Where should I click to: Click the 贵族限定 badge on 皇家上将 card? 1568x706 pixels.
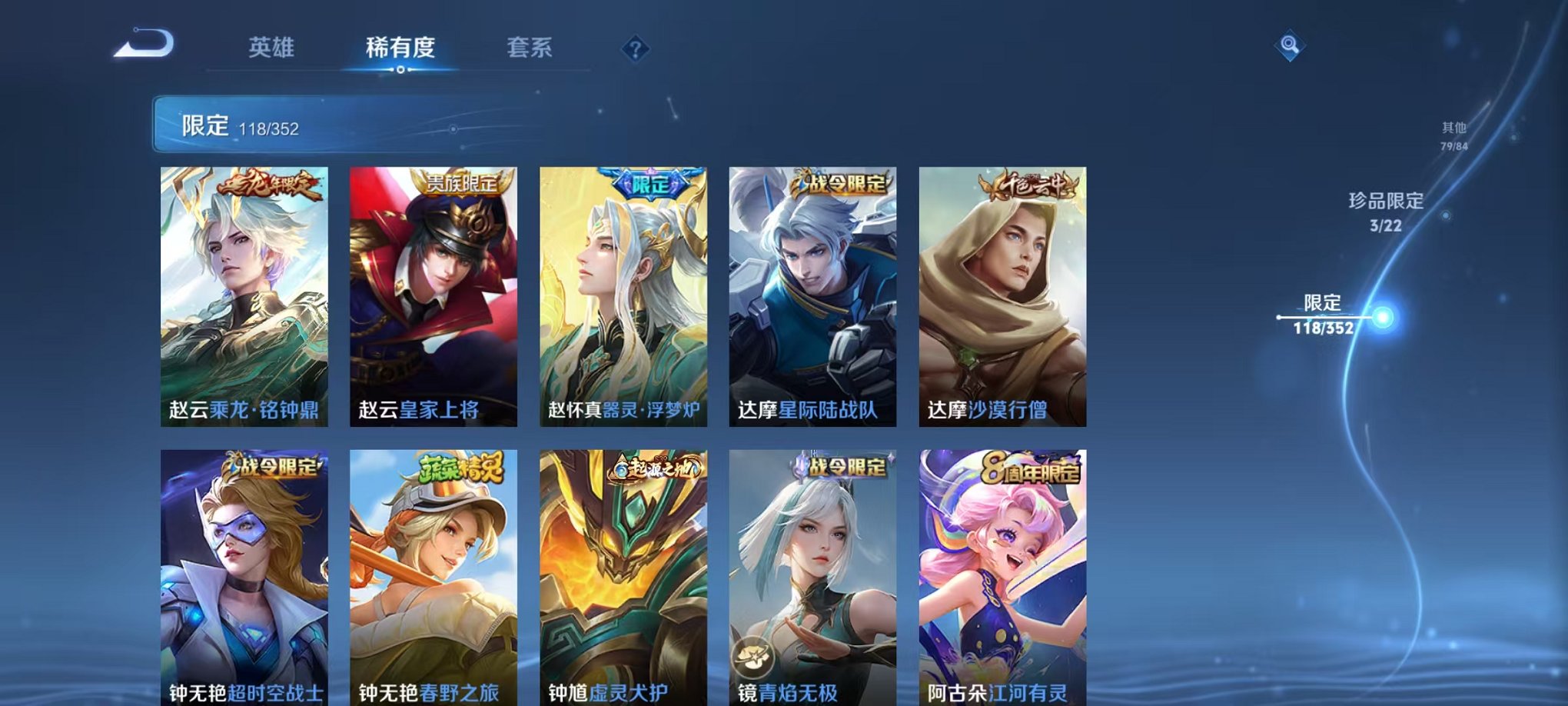click(x=461, y=182)
